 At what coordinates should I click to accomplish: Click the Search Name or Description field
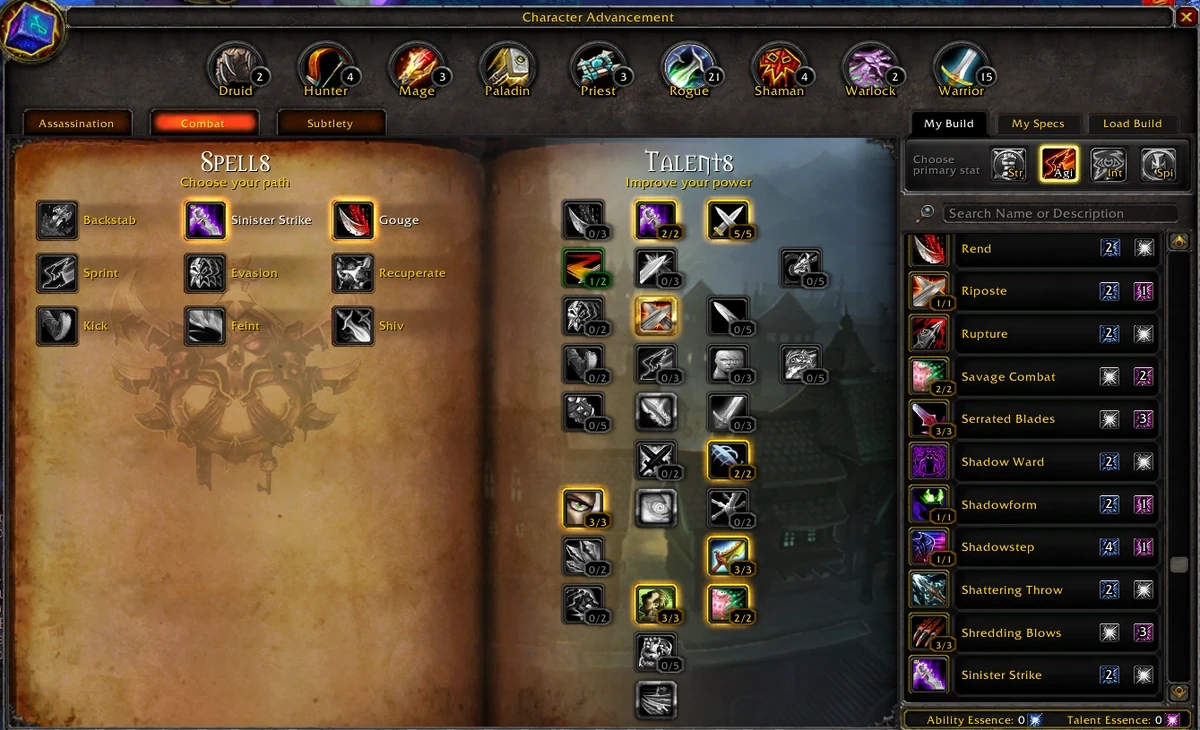1060,213
